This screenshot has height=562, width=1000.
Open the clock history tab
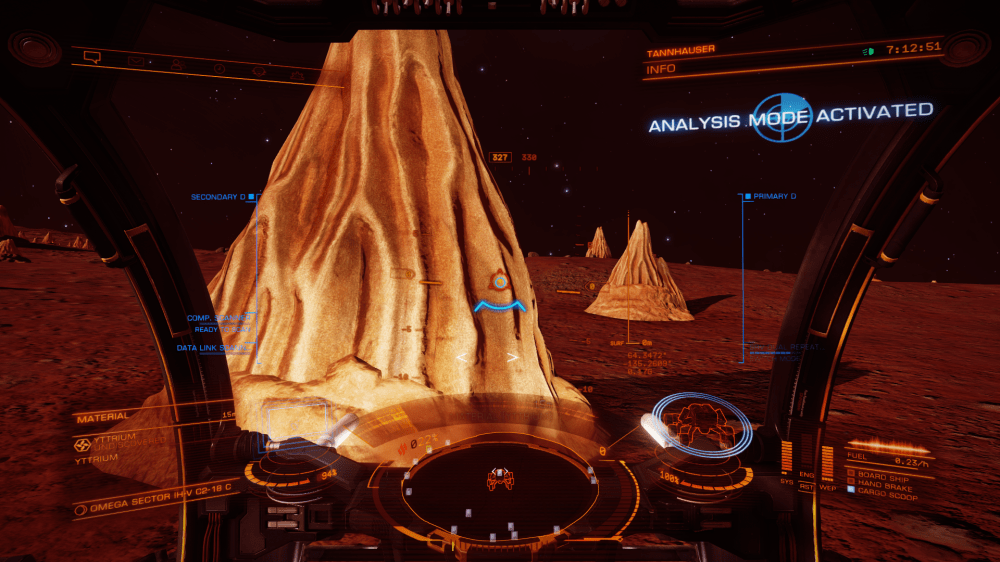tap(218, 69)
